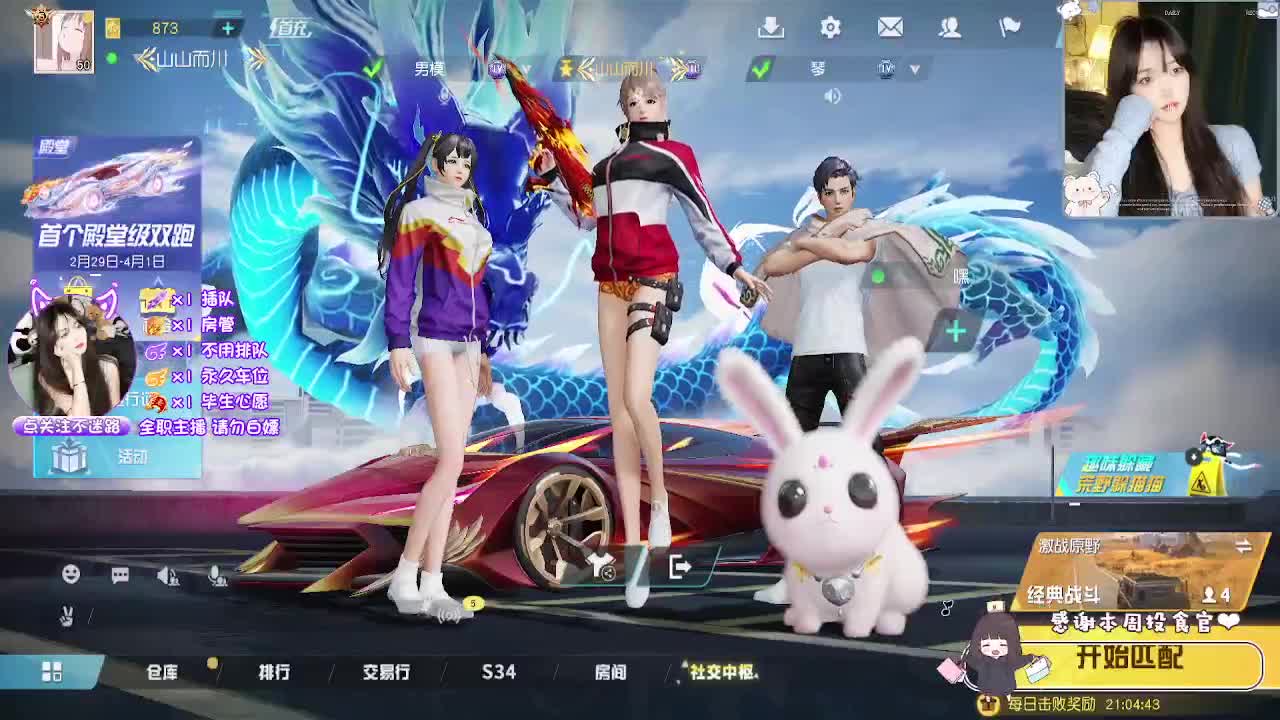Open the game Settings gear
Image resolution: width=1280 pixels, height=720 pixels.
pyautogui.click(x=830, y=28)
